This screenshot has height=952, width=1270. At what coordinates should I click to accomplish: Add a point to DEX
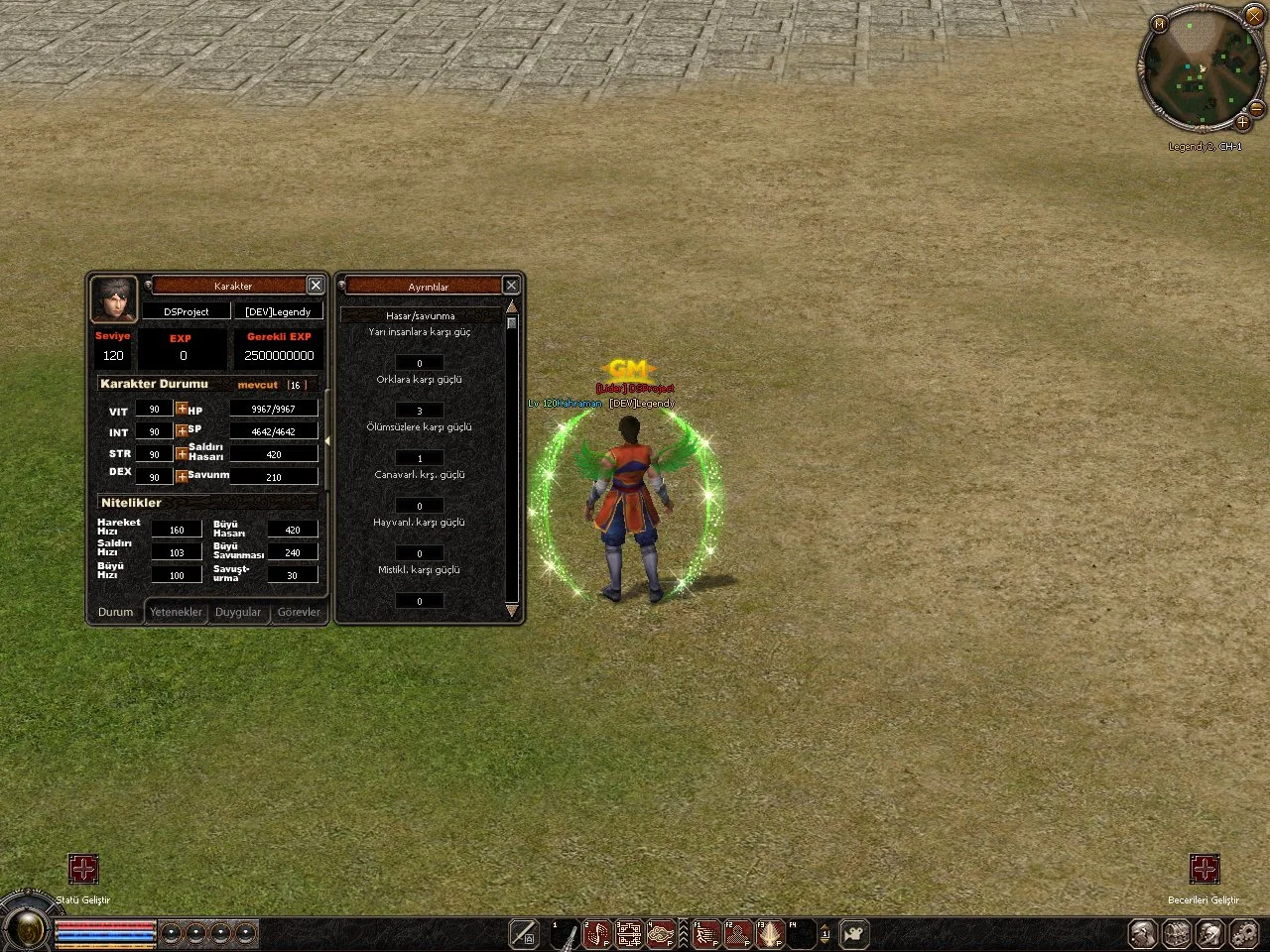pyautogui.click(x=182, y=477)
